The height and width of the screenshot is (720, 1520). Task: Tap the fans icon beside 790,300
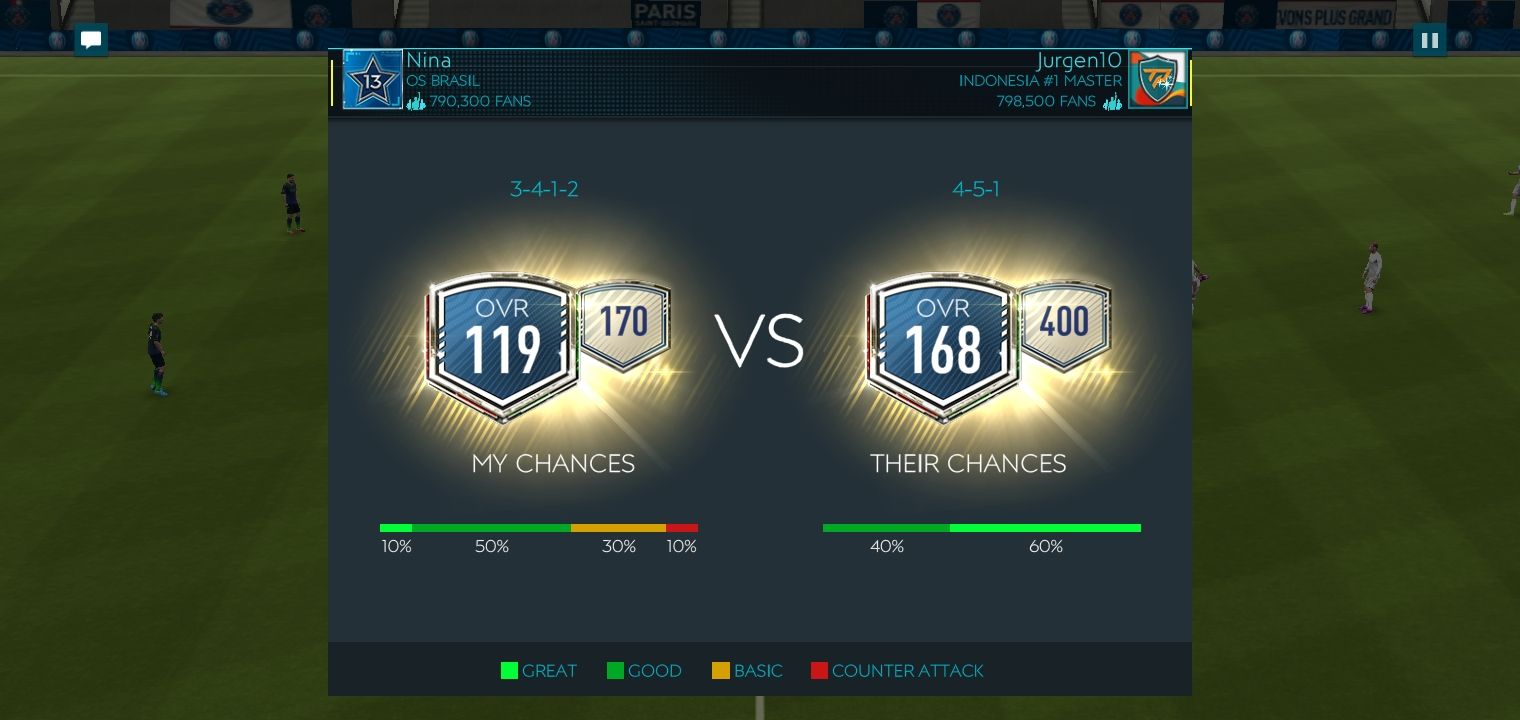pyautogui.click(x=416, y=101)
